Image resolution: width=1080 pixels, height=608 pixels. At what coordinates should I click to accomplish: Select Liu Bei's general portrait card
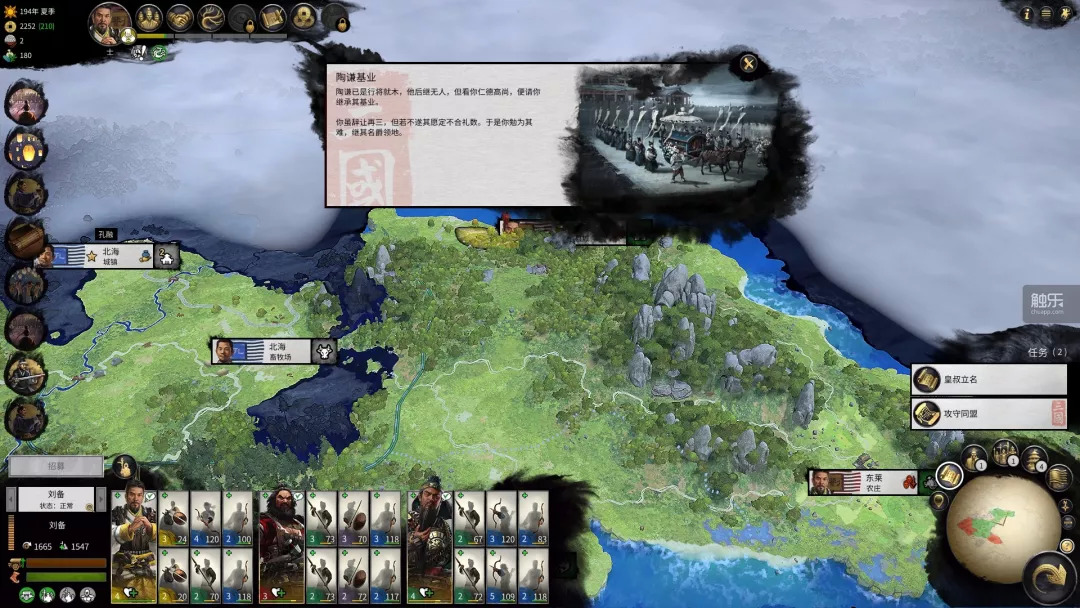[132, 545]
